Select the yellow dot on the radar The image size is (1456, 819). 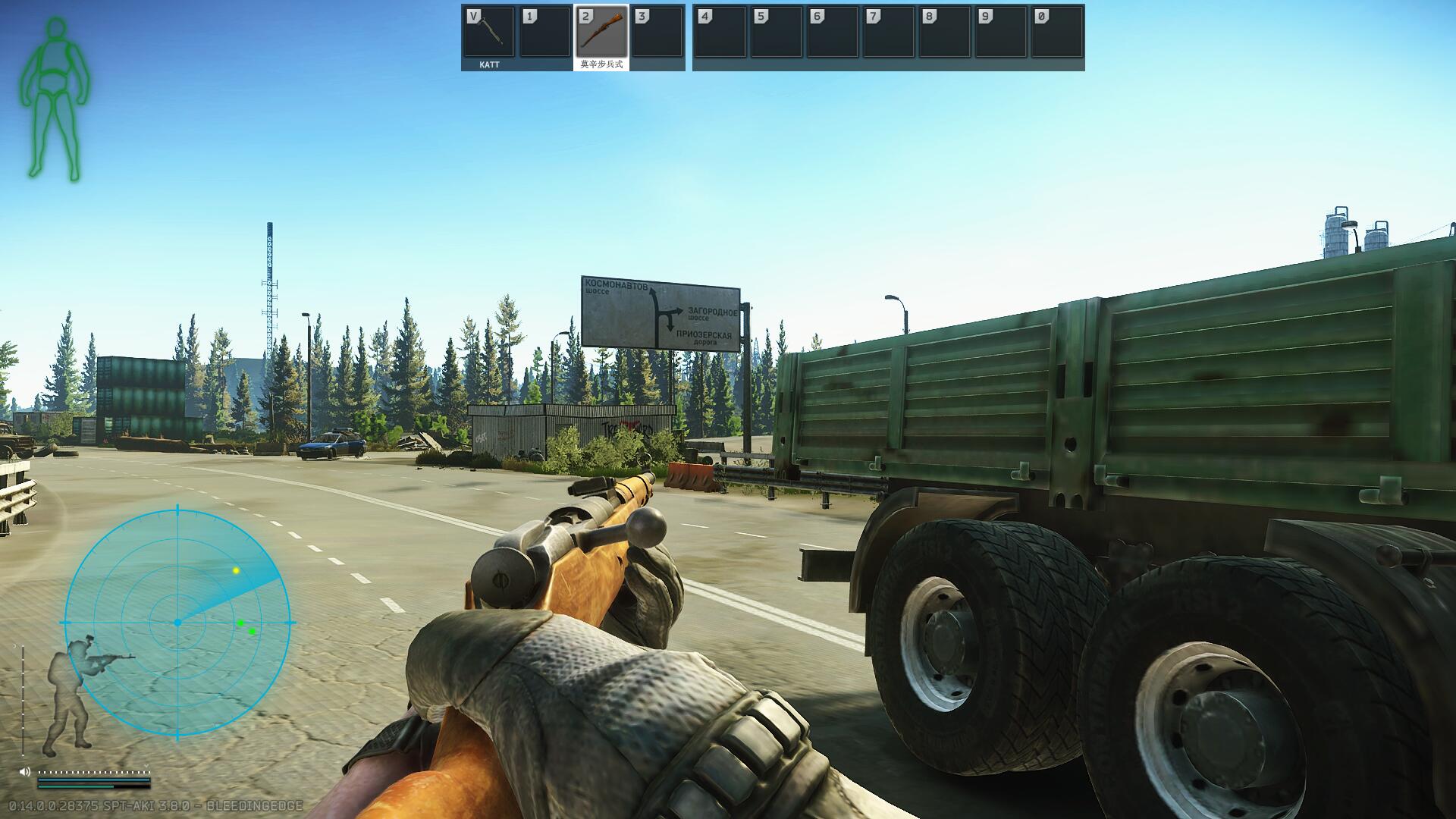(236, 570)
